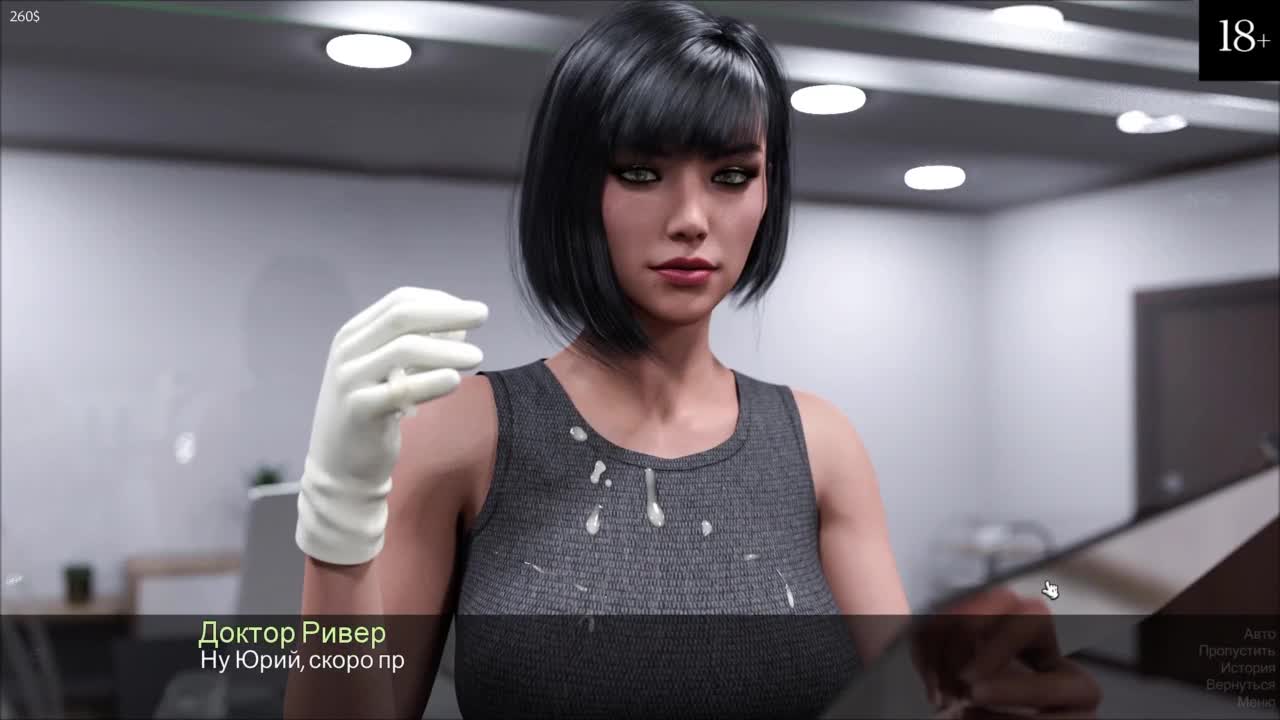Open the История dialogue log

coord(1247,668)
